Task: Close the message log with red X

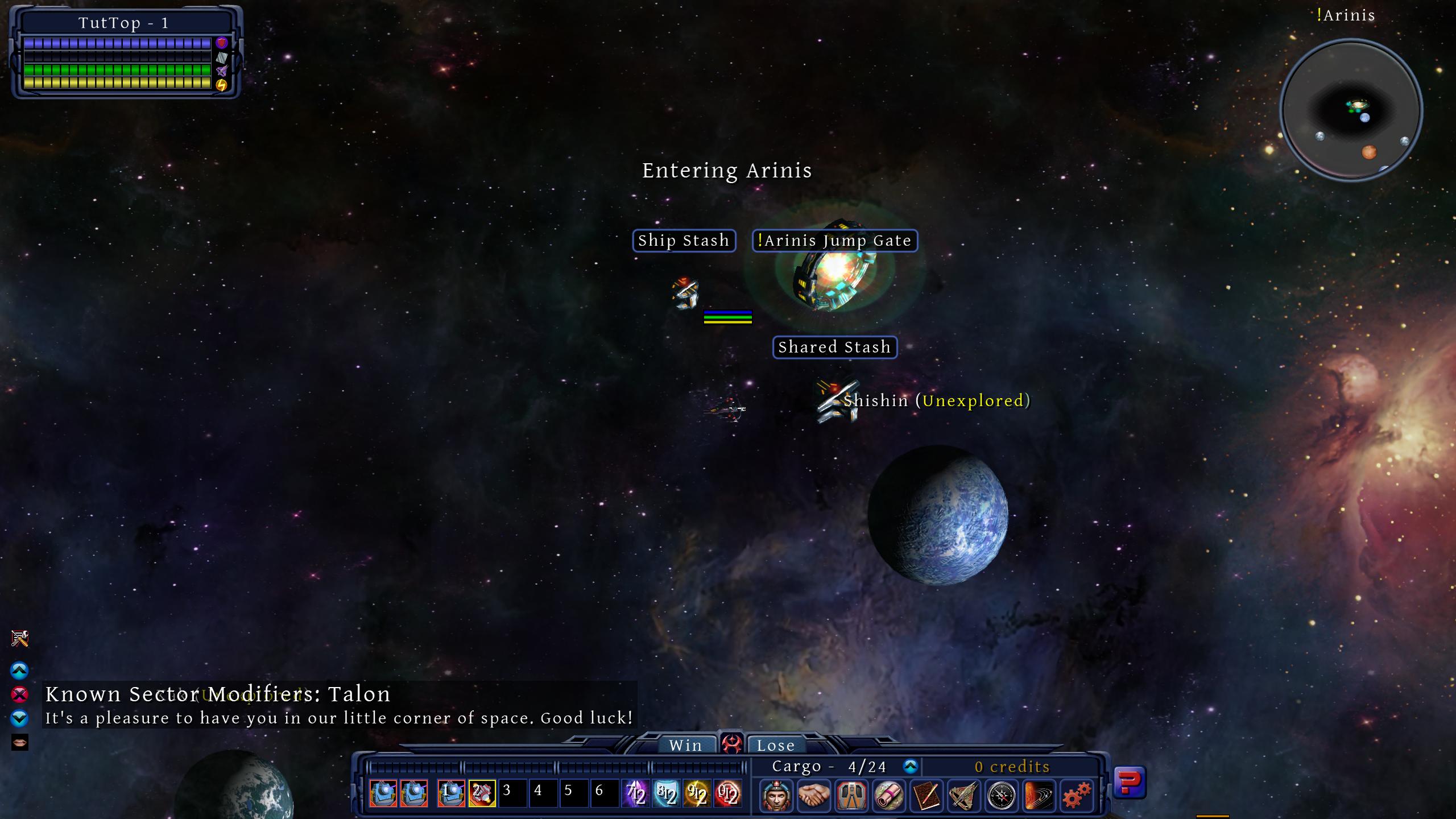Action: click(x=19, y=694)
